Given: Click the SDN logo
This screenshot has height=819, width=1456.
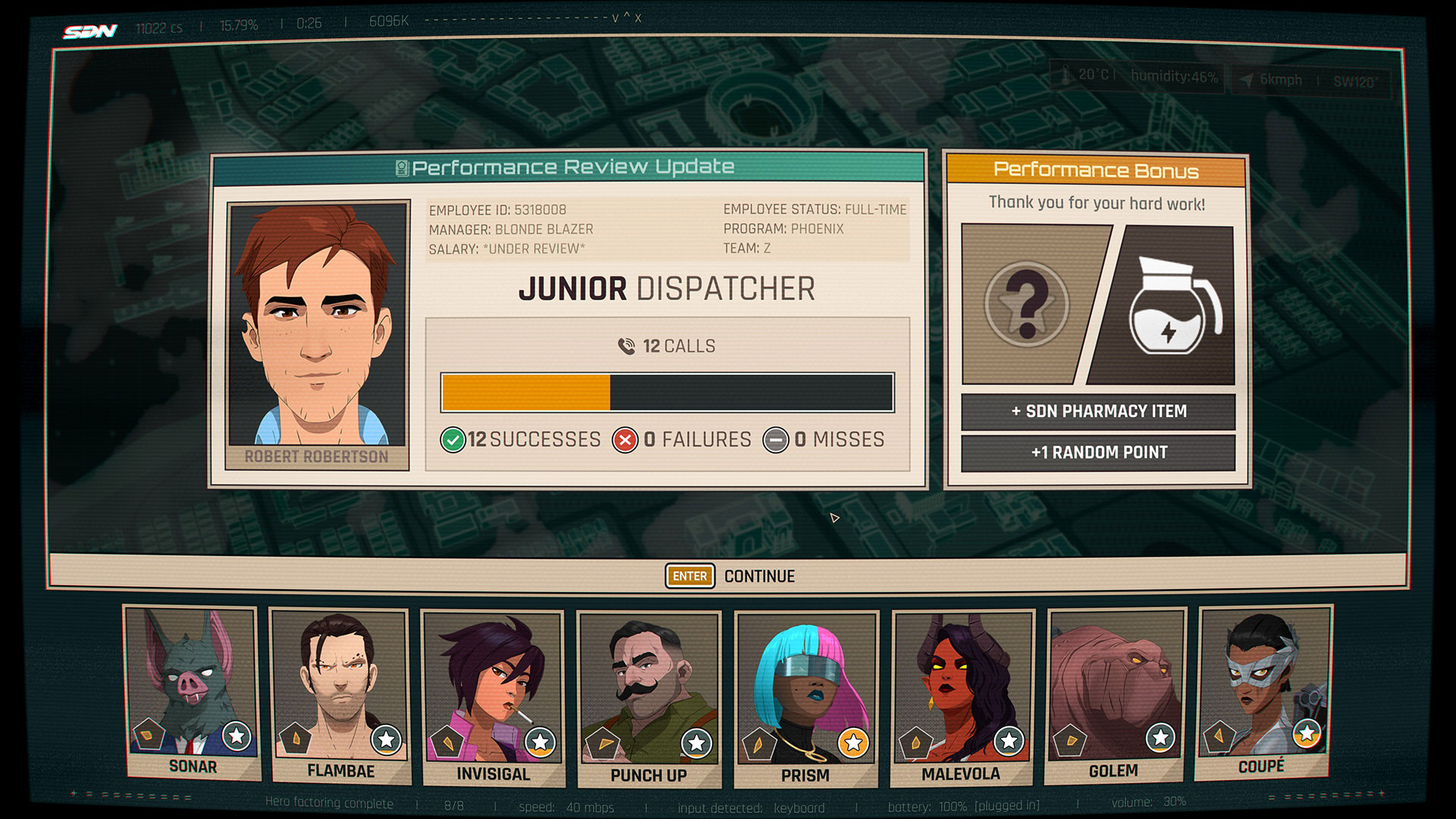Looking at the screenshot, I should [x=90, y=31].
